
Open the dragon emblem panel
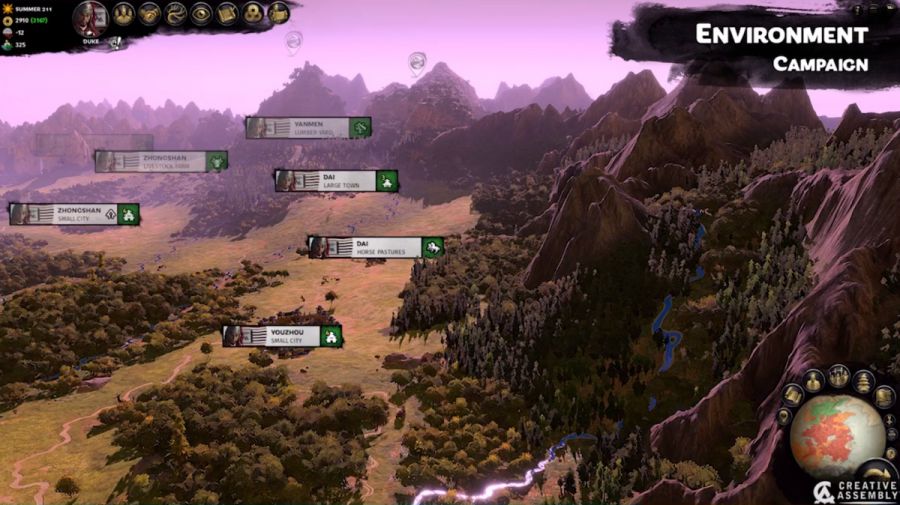pos(176,13)
